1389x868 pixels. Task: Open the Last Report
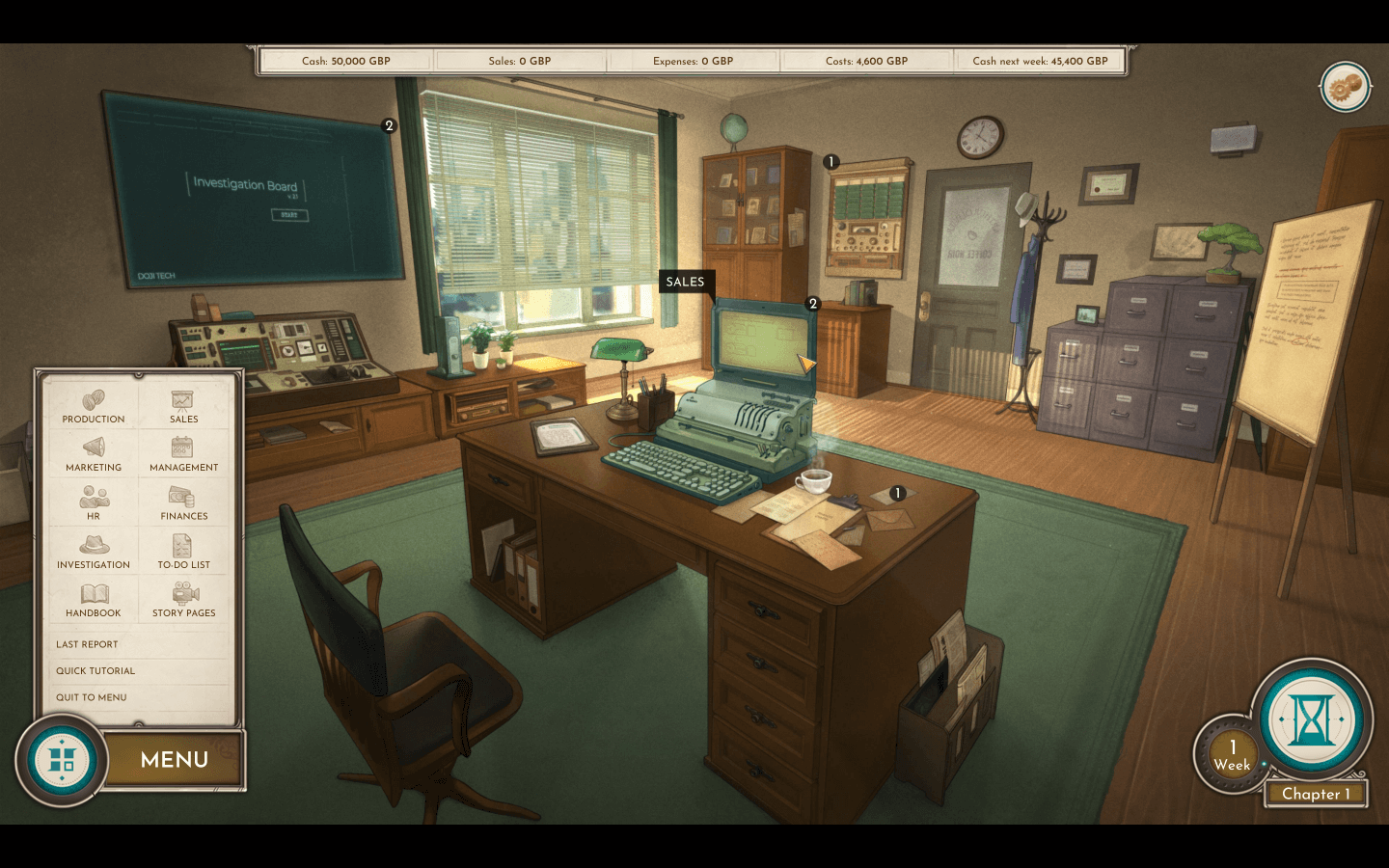point(87,644)
